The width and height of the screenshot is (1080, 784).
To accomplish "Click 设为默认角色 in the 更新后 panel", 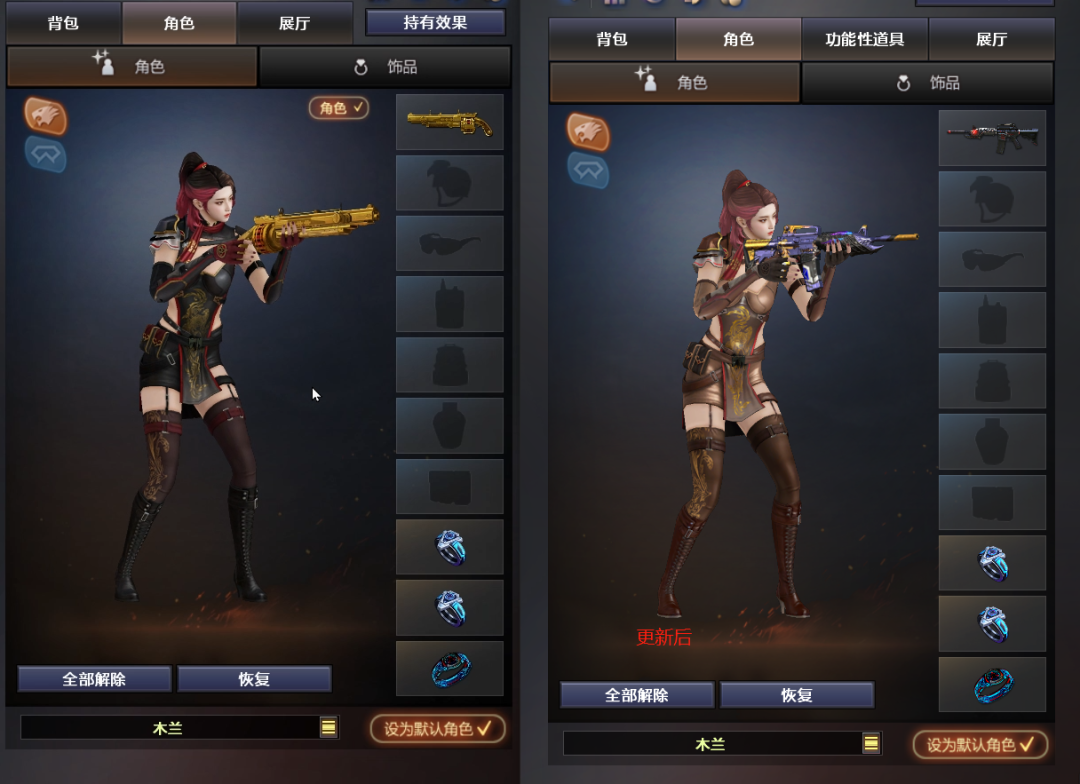I will click(980, 745).
